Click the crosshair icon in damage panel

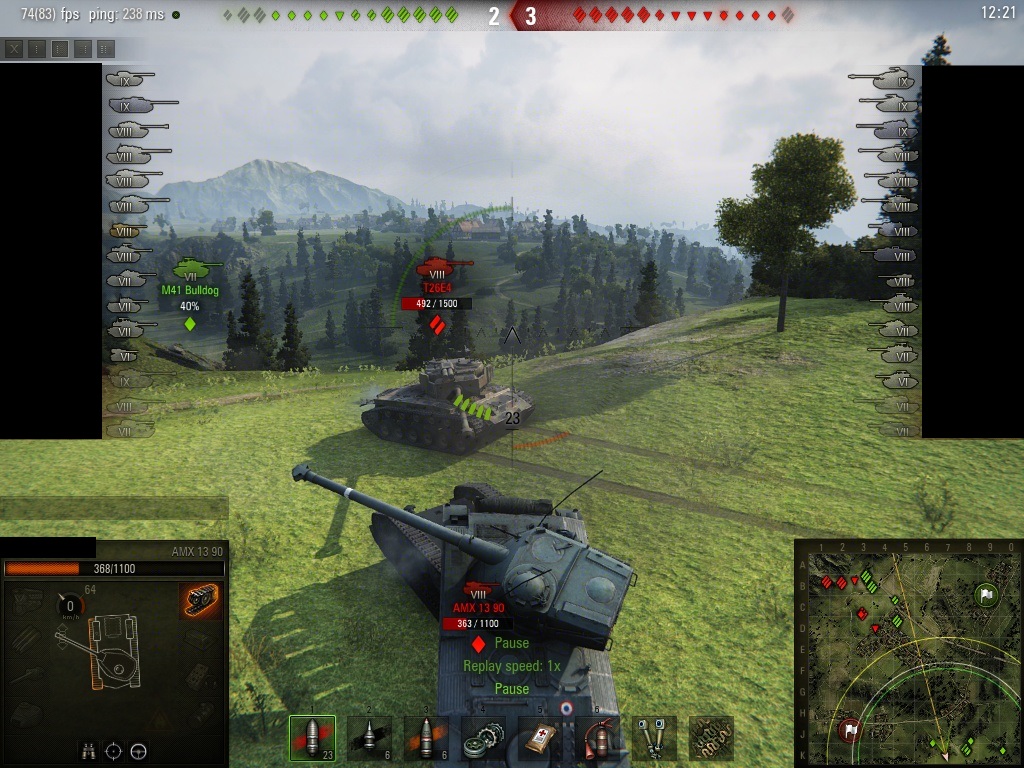click(114, 750)
